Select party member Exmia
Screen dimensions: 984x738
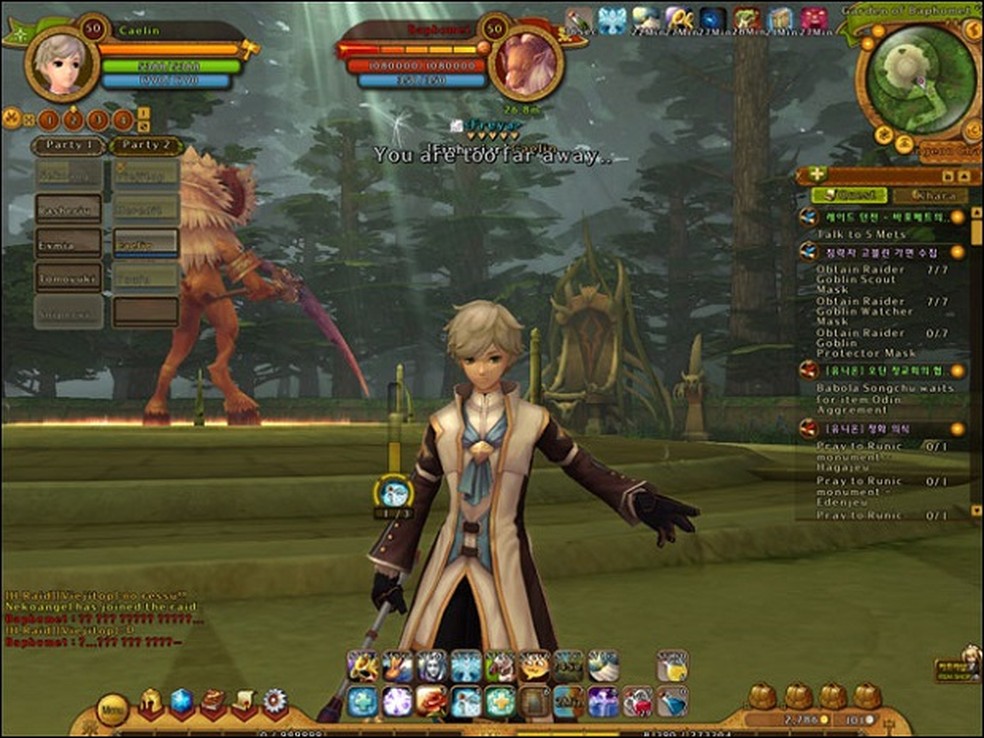pos(68,242)
